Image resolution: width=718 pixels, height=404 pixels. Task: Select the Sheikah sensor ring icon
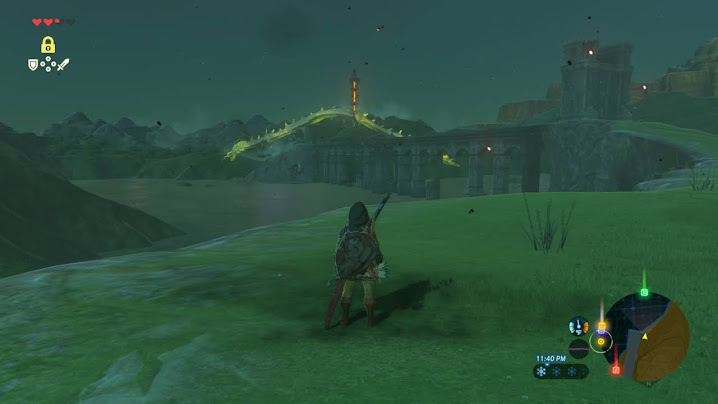601,341
